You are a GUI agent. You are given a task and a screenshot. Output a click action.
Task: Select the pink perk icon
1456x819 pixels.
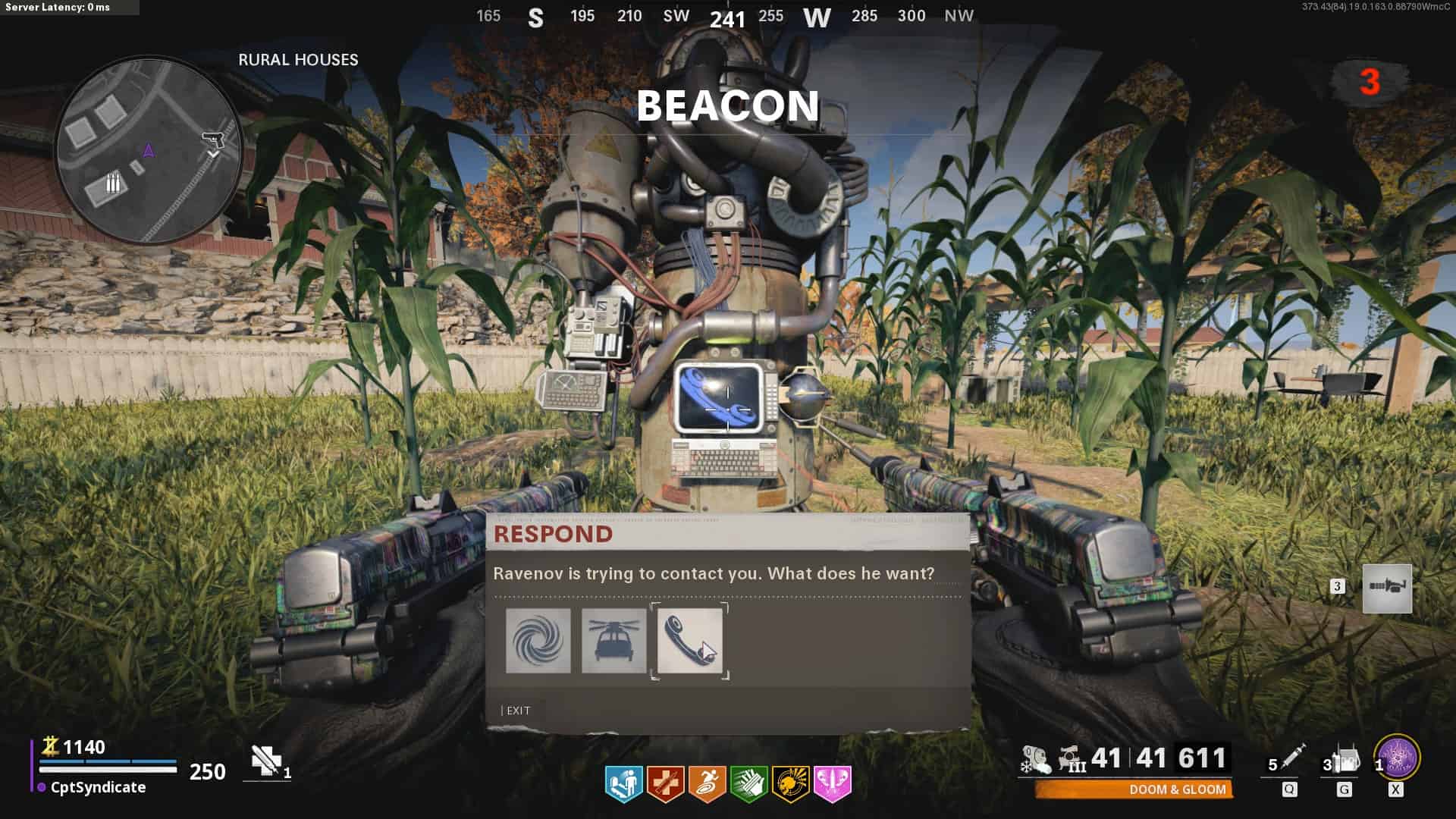[832, 783]
